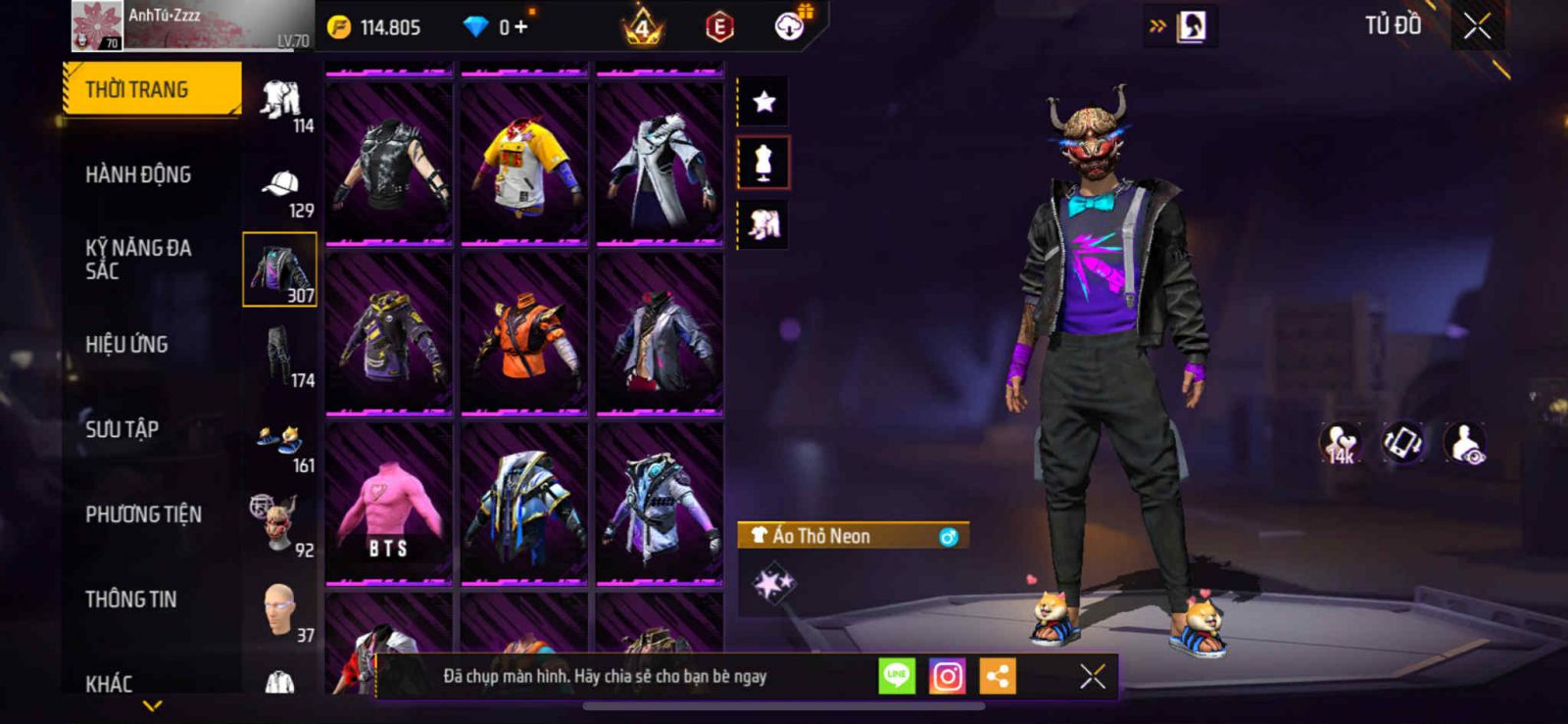Add diamonds with the plus button
Screen dimensions: 1568x724
pos(520,27)
